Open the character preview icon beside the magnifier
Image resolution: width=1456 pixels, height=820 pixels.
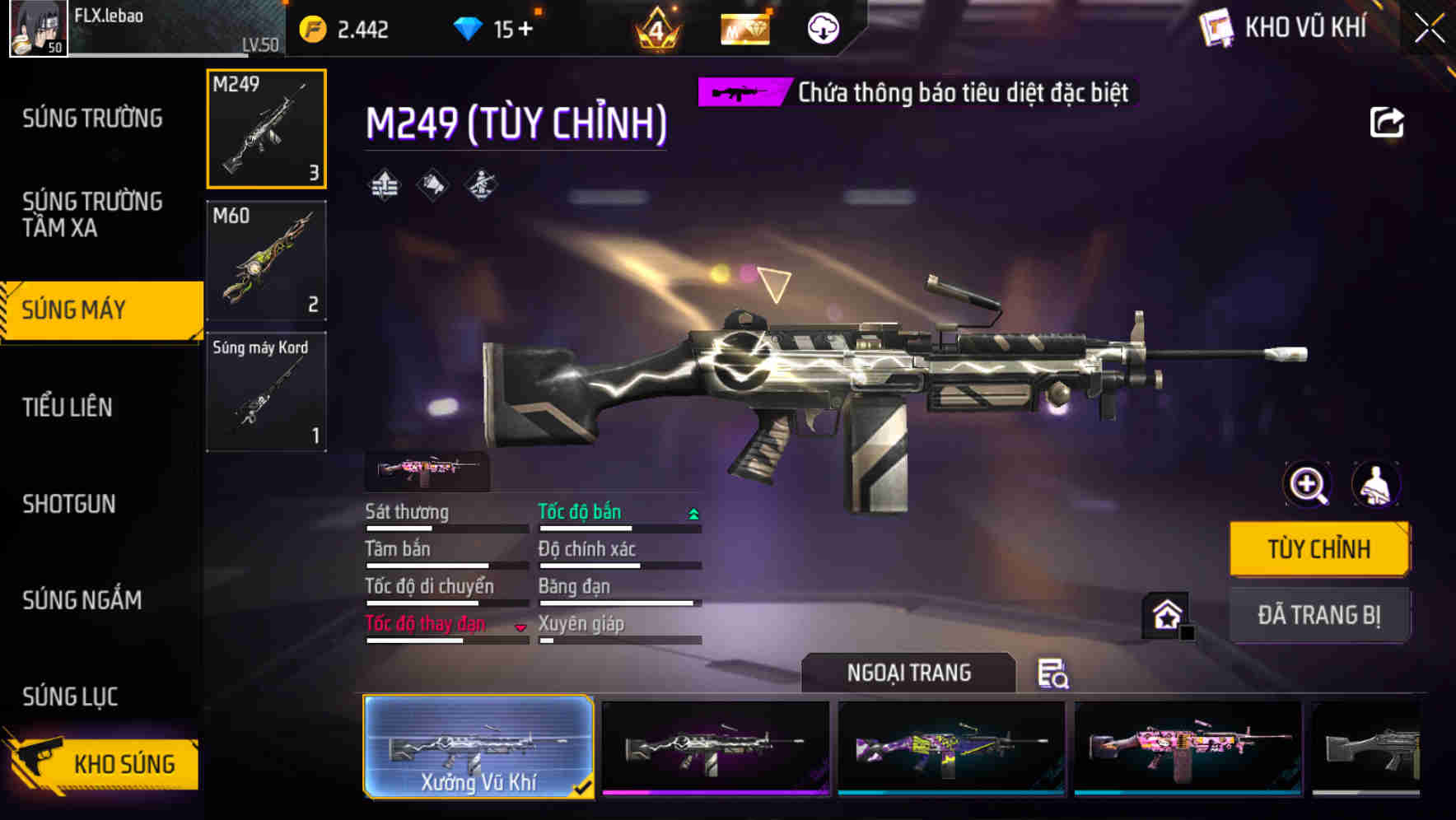[1375, 485]
